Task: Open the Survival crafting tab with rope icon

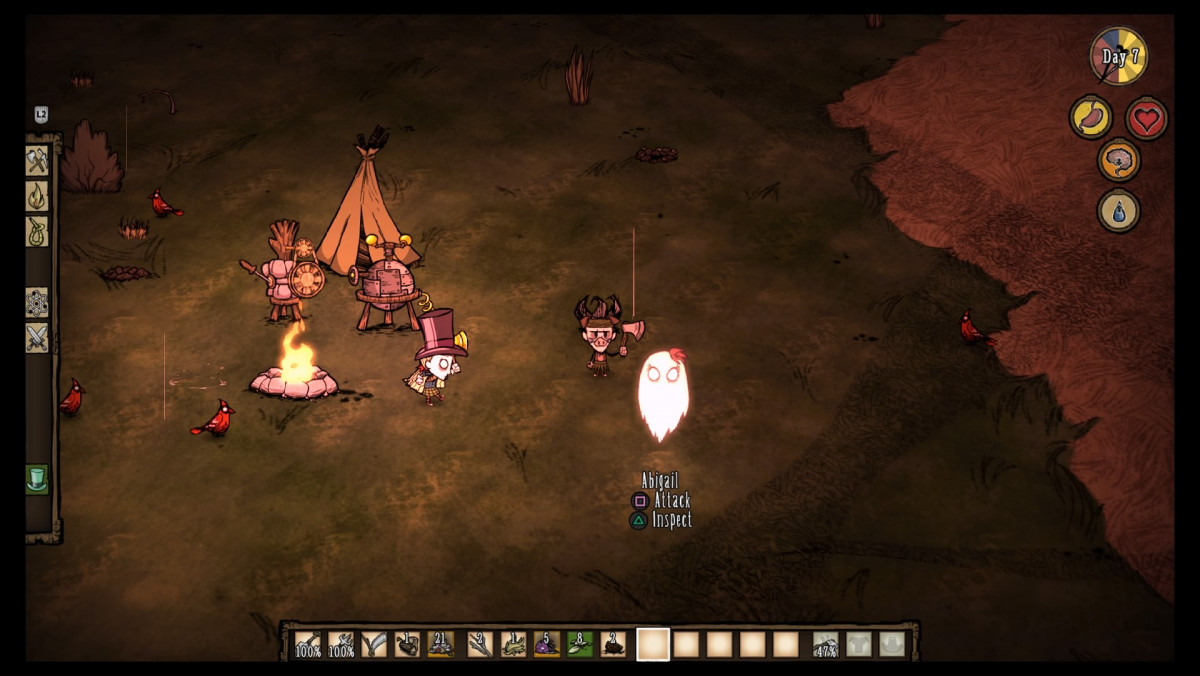Action: (x=37, y=231)
